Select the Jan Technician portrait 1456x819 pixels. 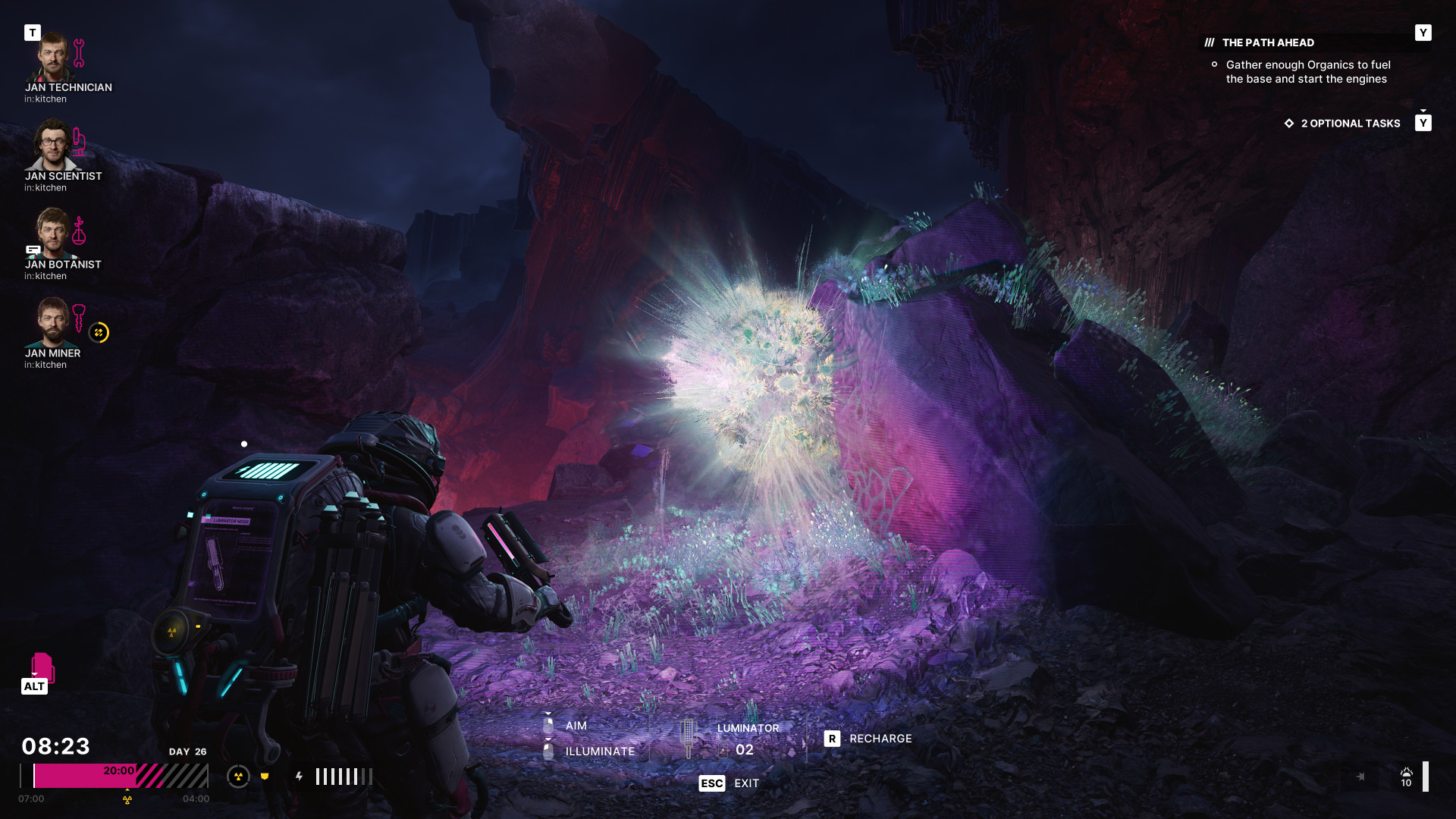[52, 58]
